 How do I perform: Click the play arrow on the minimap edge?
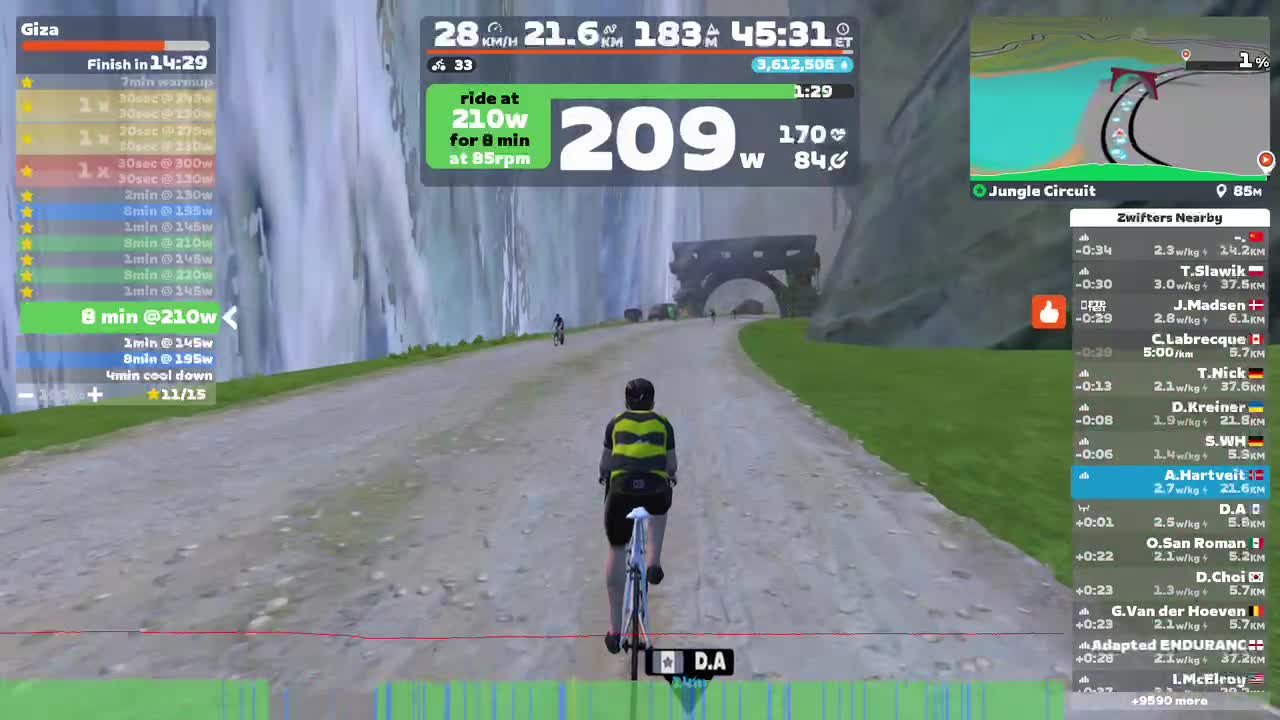tap(1265, 159)
